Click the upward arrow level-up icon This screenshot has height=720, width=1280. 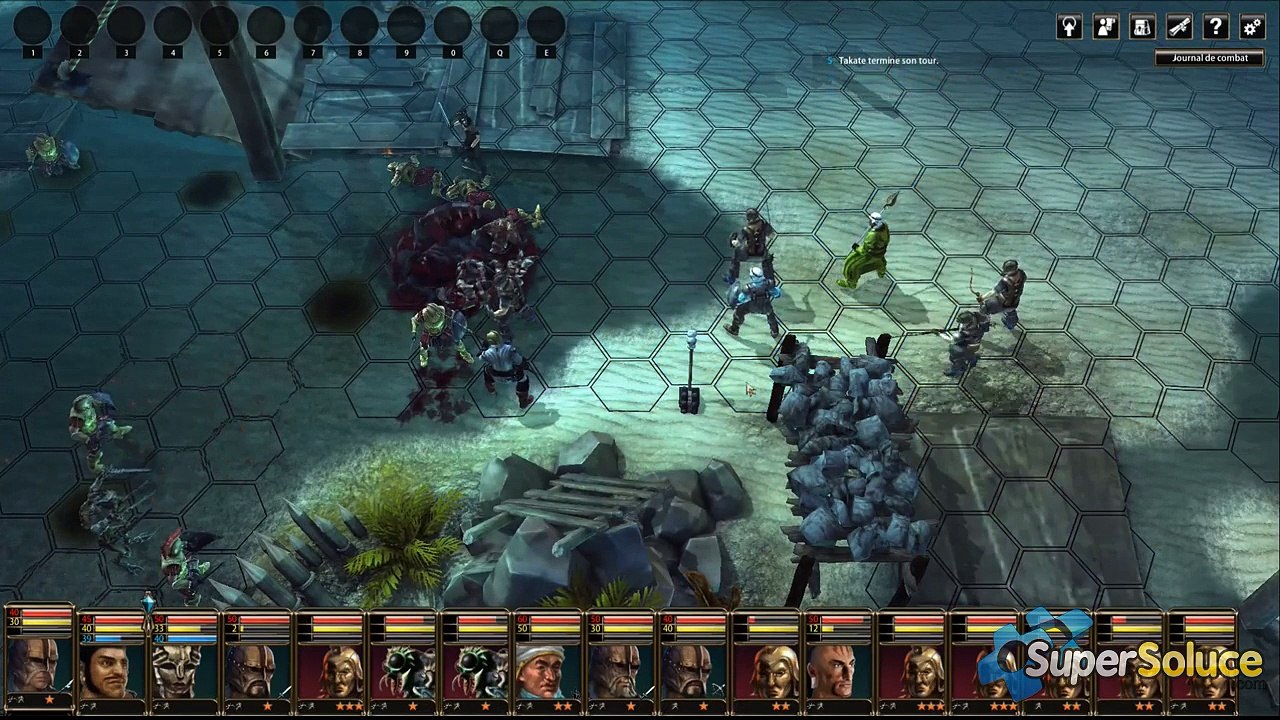click(x=1070, y=27)
